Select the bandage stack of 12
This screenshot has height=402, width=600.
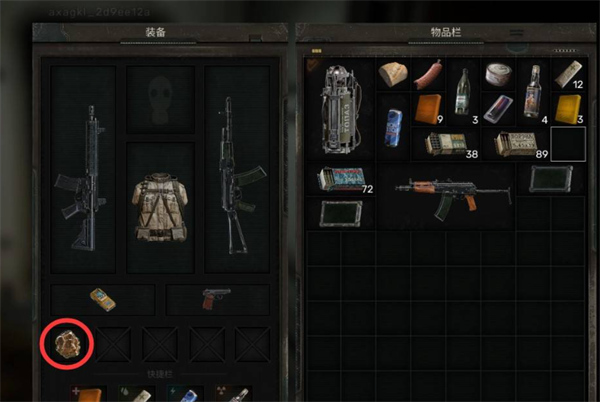point(568,75)
